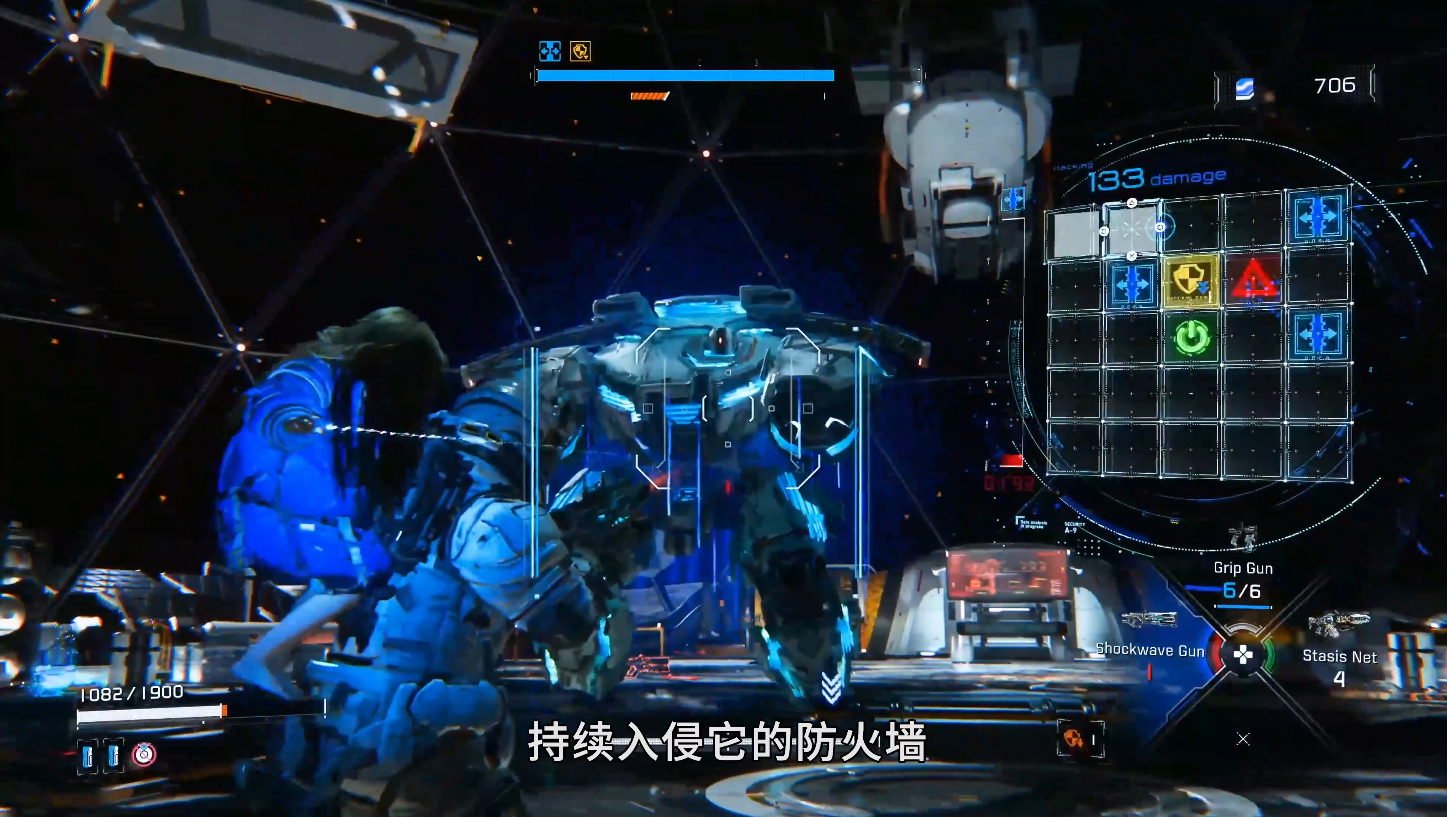Viewport: 1447px width, 817px height.
Task: Select the yellow shield node in hacking grid
Action: click(x=1190, y=281)
